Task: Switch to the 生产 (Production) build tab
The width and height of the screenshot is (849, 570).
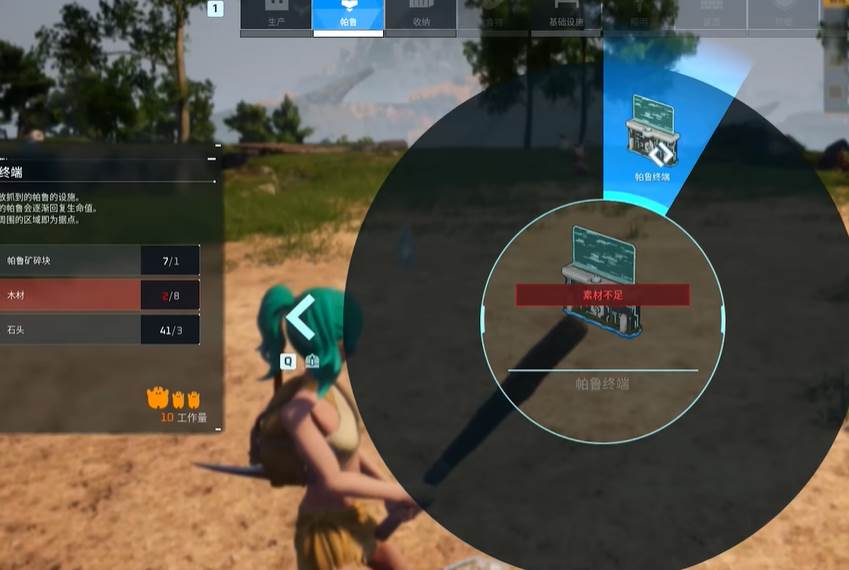Action: point(276,15)
